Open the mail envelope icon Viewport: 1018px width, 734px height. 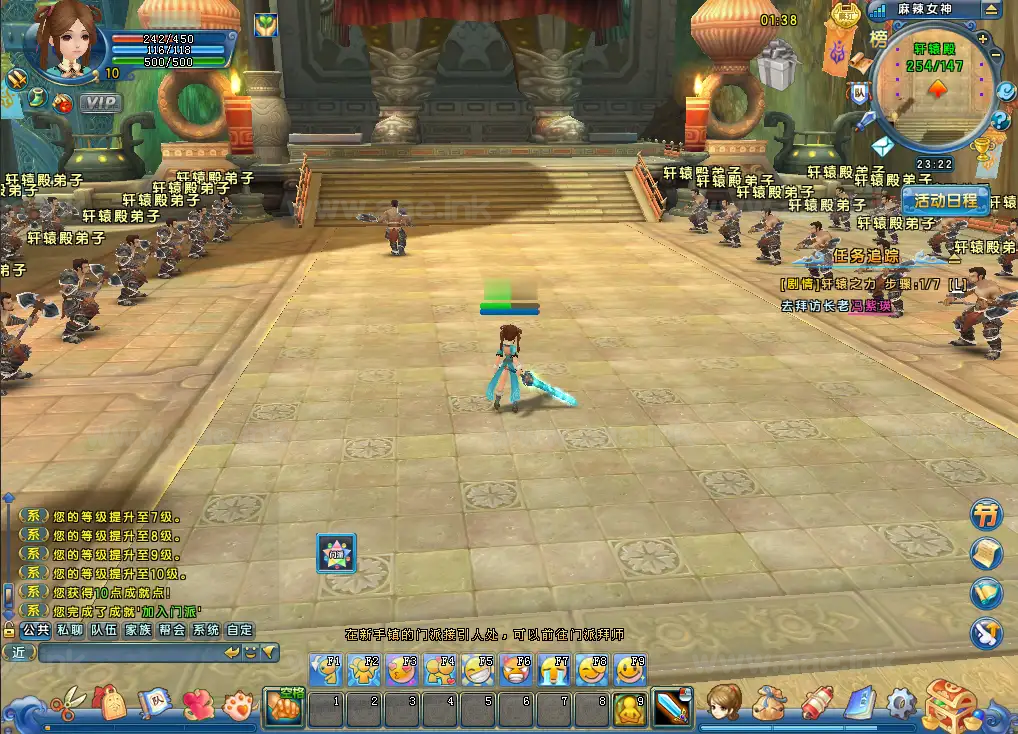click(x=881, y=147)
